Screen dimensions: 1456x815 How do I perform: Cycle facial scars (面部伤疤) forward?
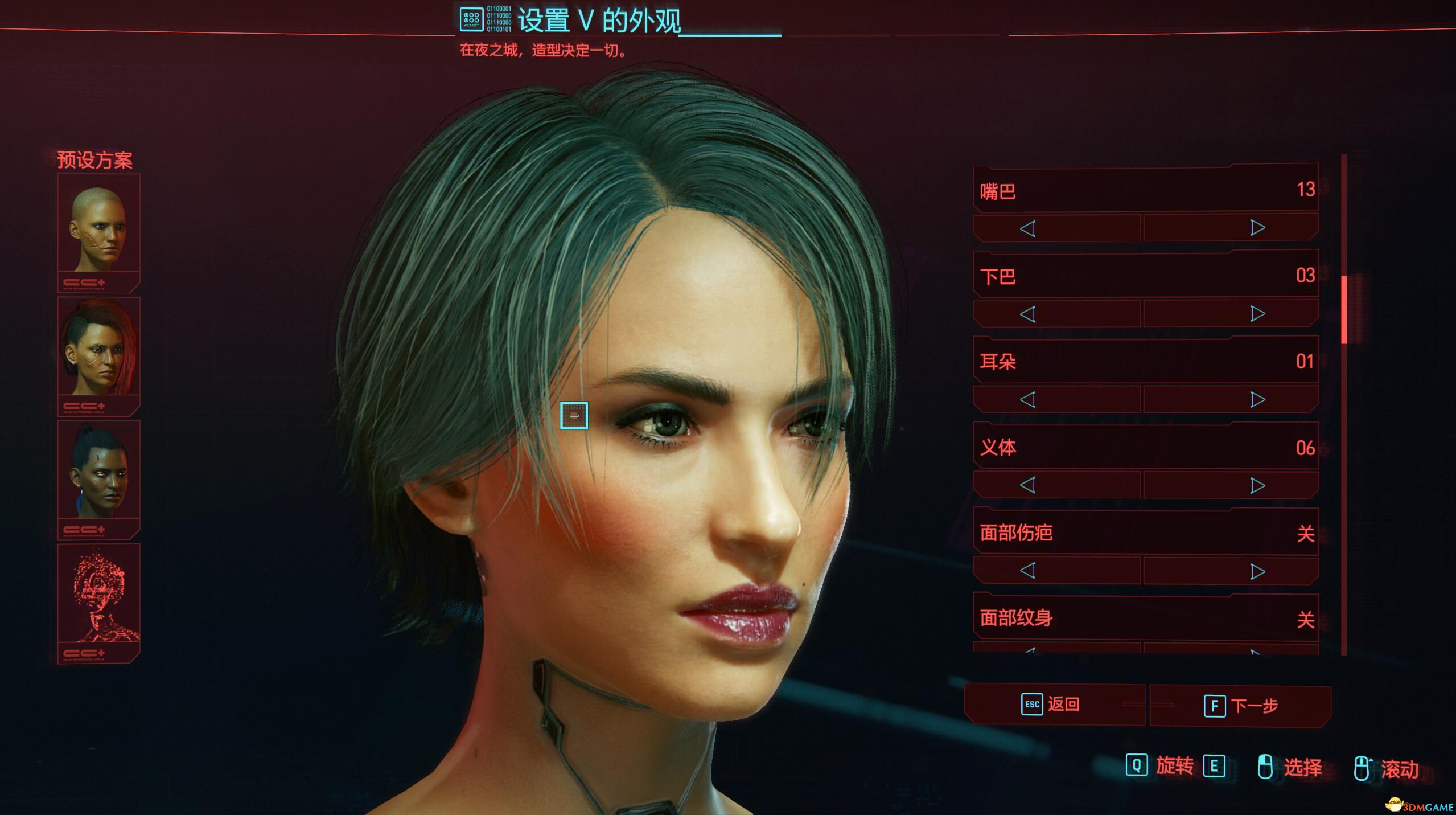(x=1257, y=571)
